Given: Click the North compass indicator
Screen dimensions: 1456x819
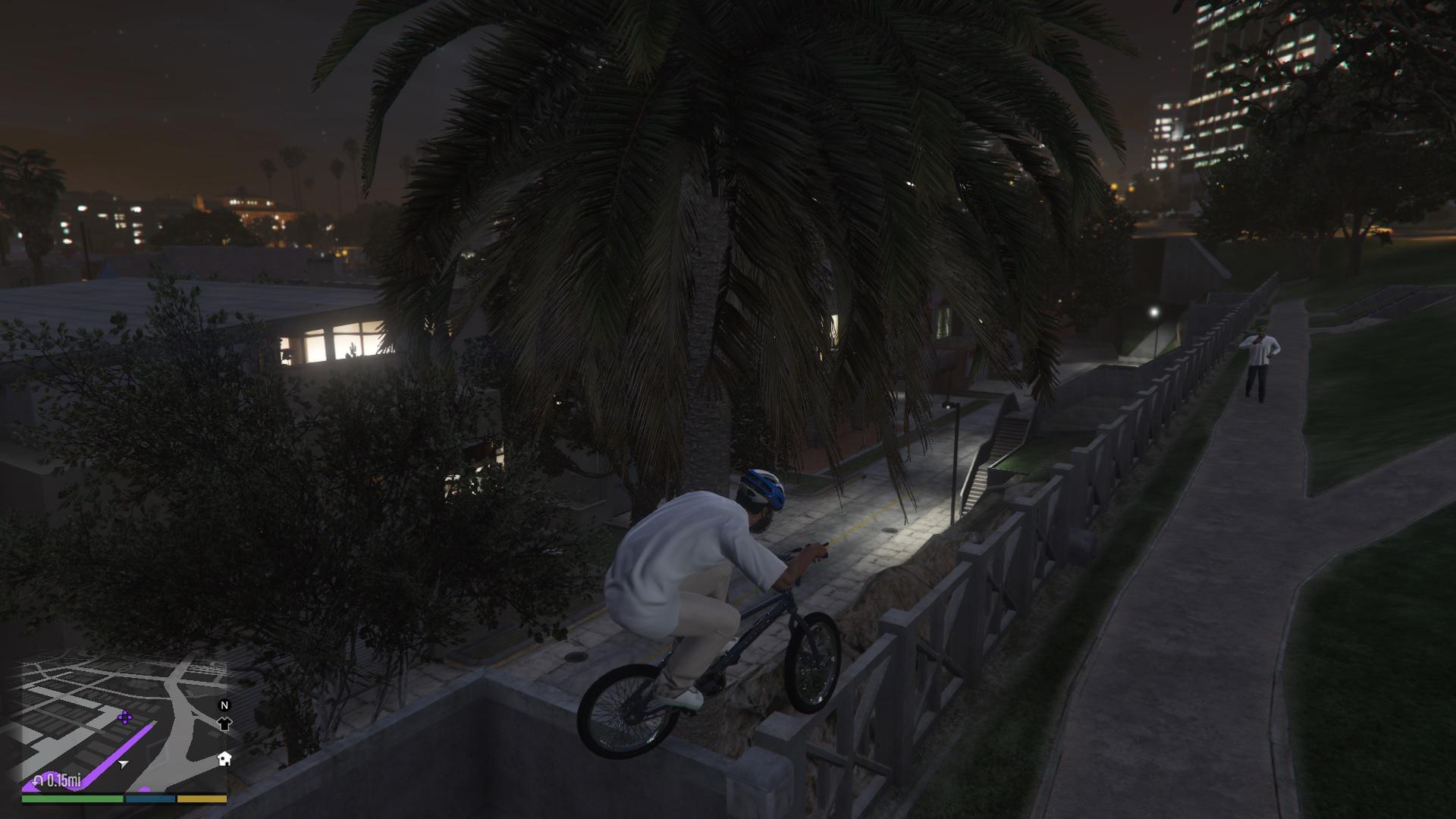Looking at the screenshot, I should (224, 705).
